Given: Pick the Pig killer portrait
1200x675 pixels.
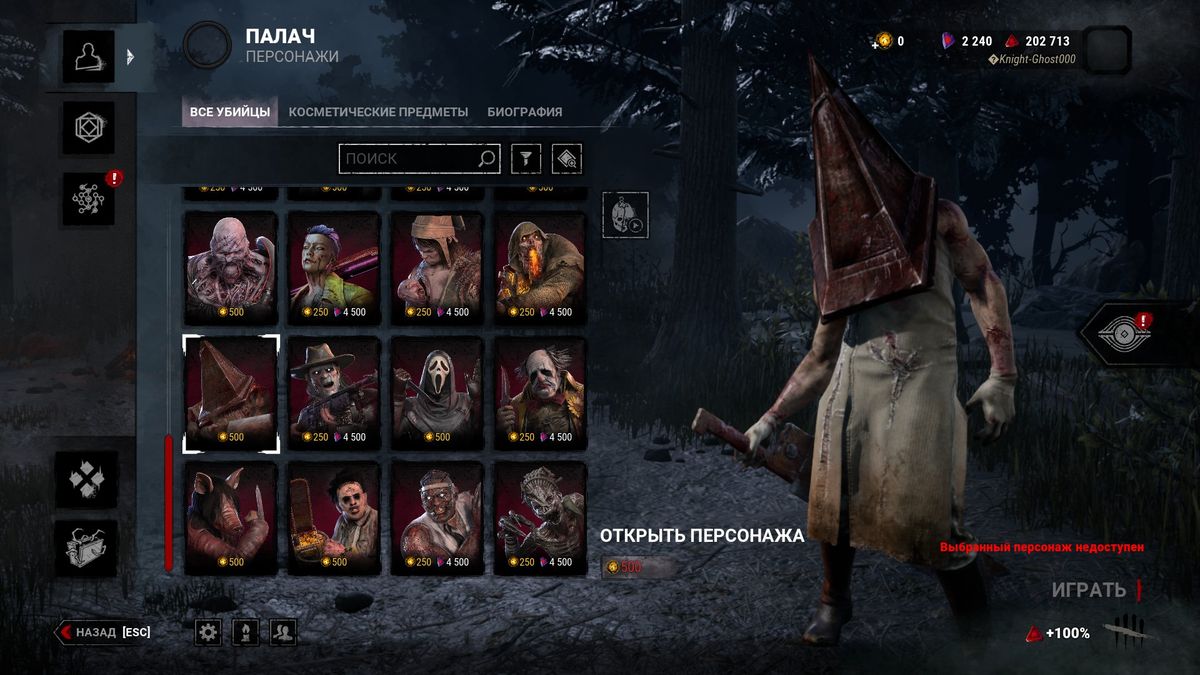Looking at the screenshot, I should click(231, 517).
